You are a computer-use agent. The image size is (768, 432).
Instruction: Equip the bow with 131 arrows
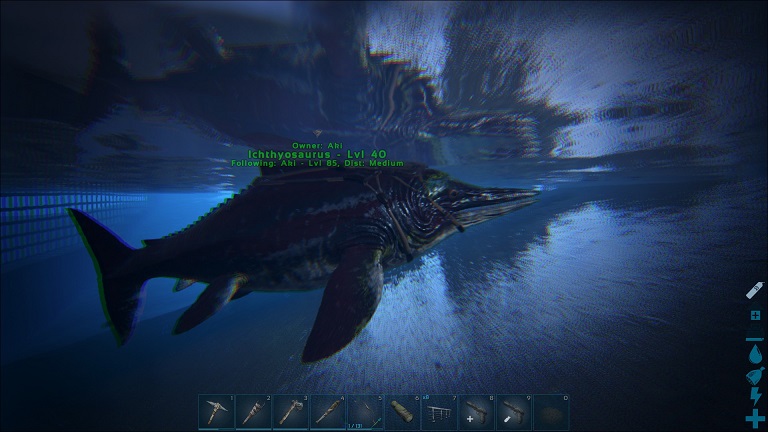(366, 411)
